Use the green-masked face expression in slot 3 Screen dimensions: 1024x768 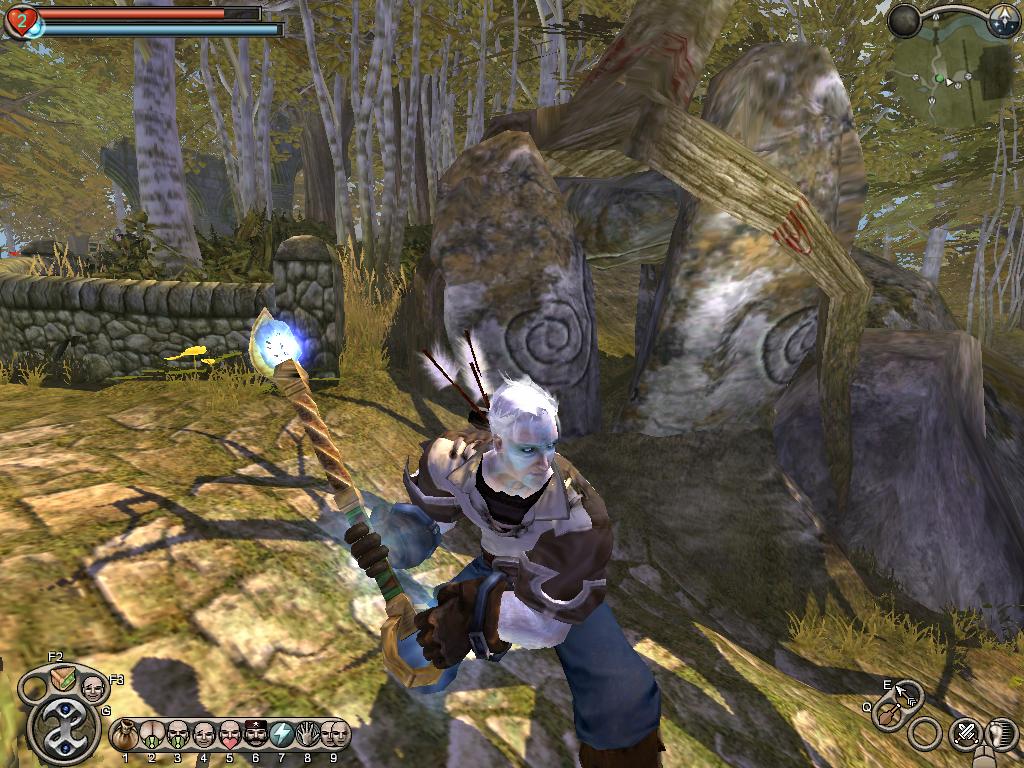click(178, 735)
